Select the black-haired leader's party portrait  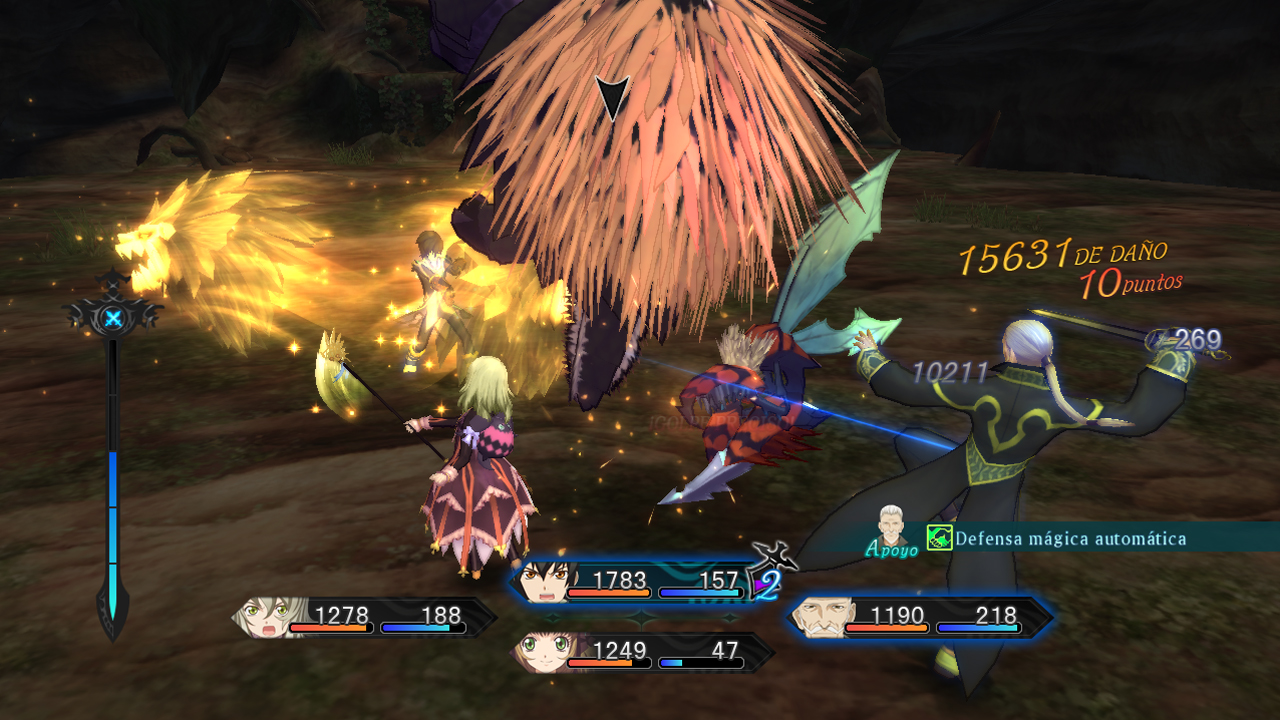coord(542,583)
